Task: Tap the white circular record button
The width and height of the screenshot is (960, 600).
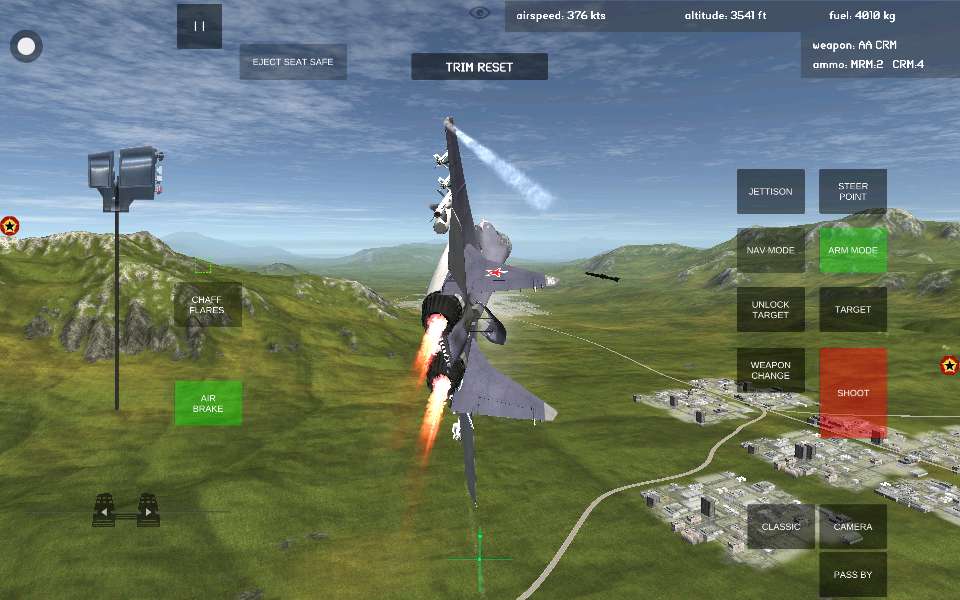Action: click(27, 46)
